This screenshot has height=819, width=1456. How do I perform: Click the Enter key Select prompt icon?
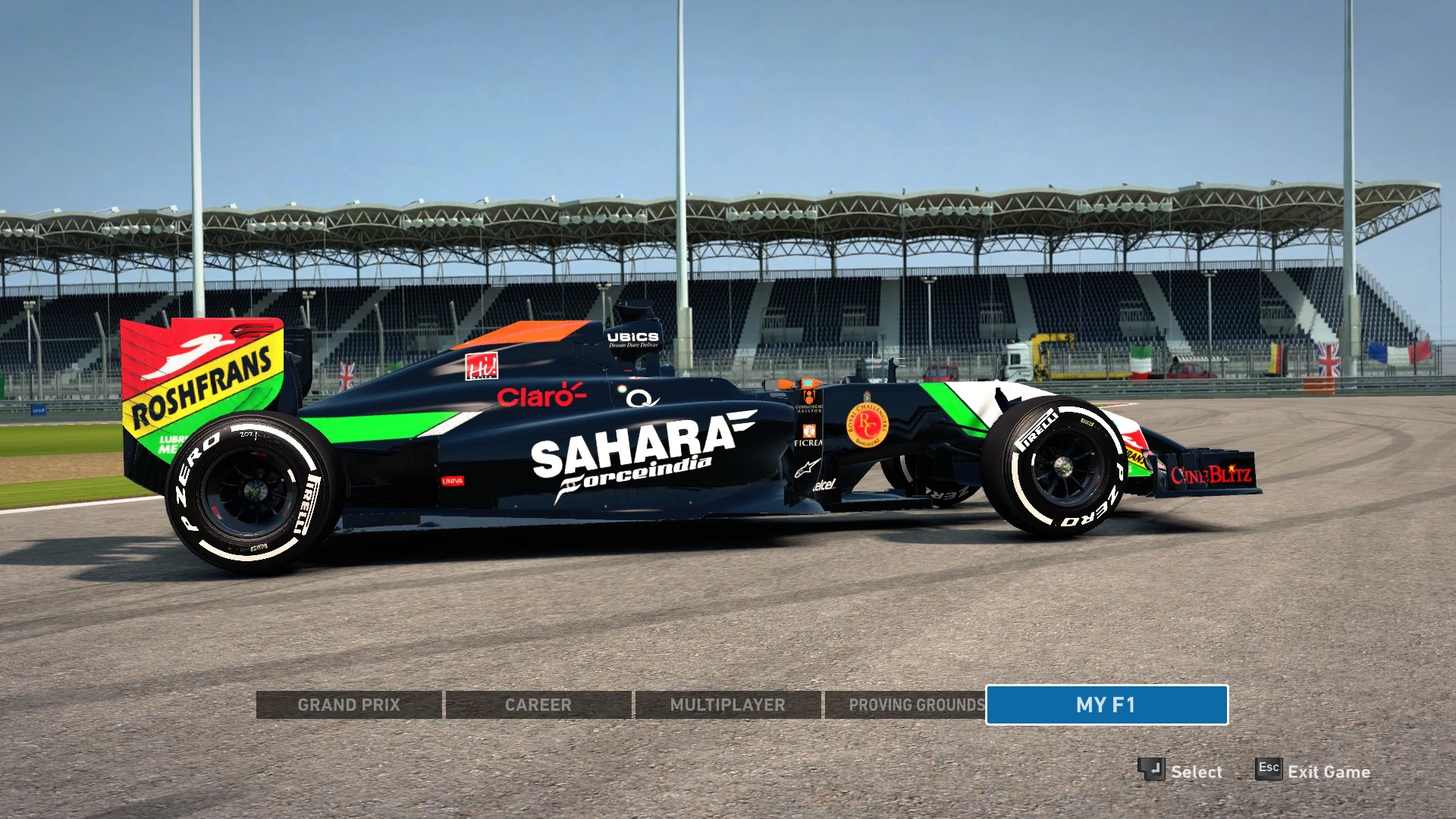(x=1151, y=769)
